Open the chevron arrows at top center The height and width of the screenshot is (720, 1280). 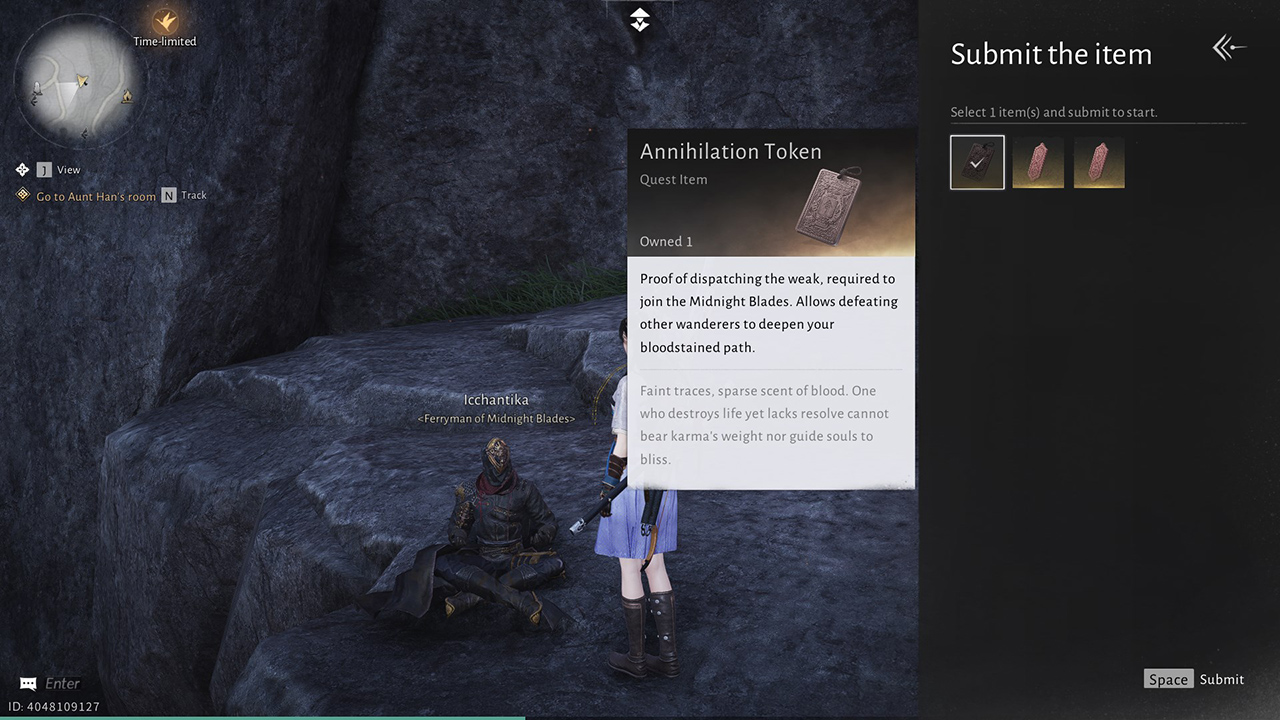pyautogui.click(x=639, y=19)
